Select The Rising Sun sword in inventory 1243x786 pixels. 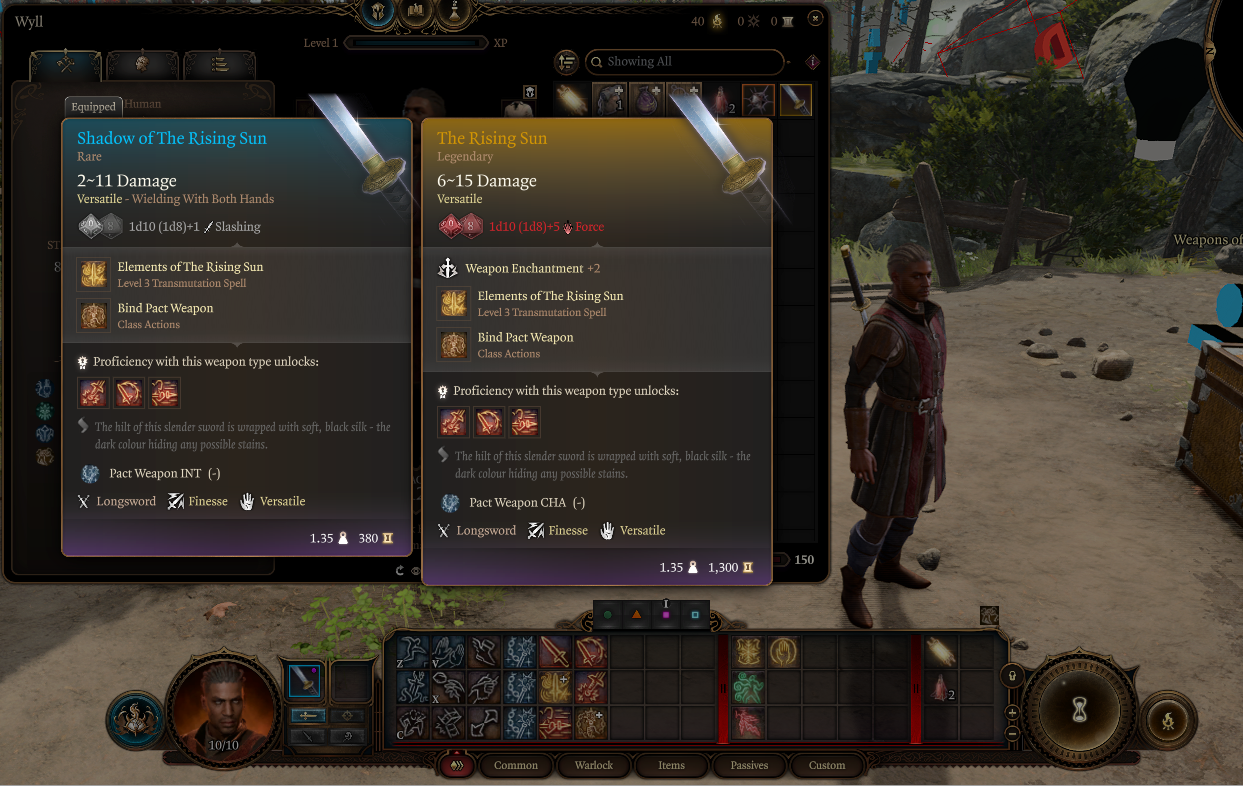tap(795, 100)
